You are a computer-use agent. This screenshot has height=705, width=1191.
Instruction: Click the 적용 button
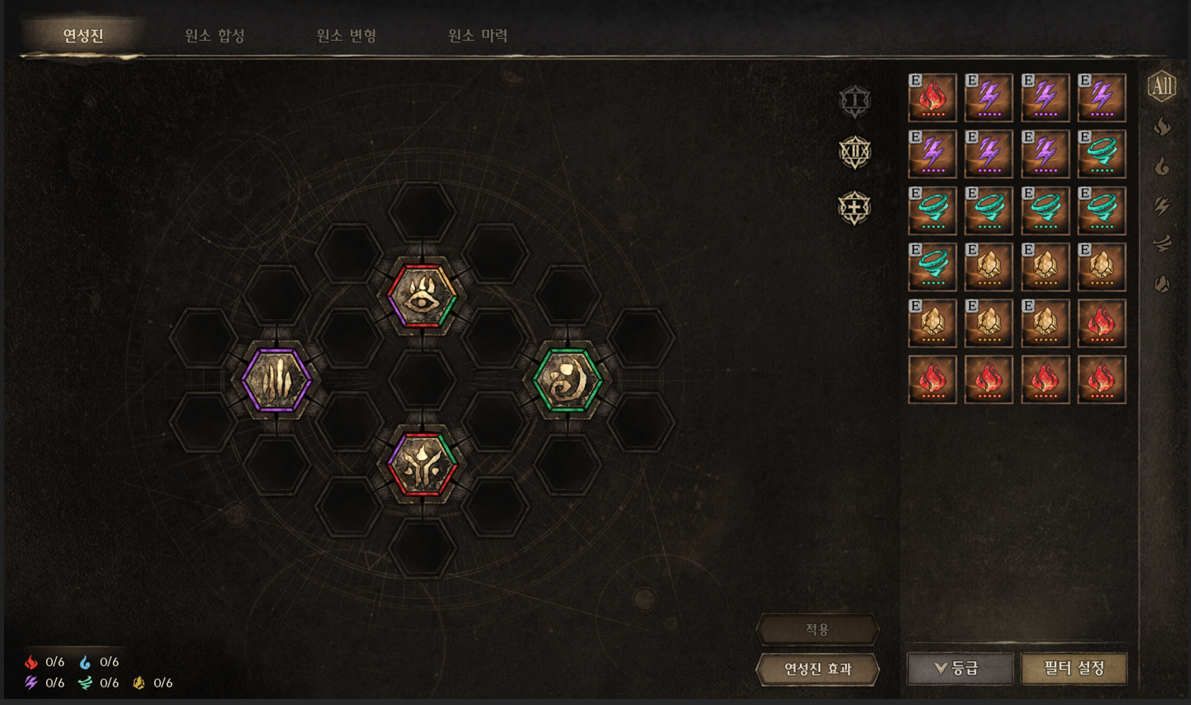[817, 630]
